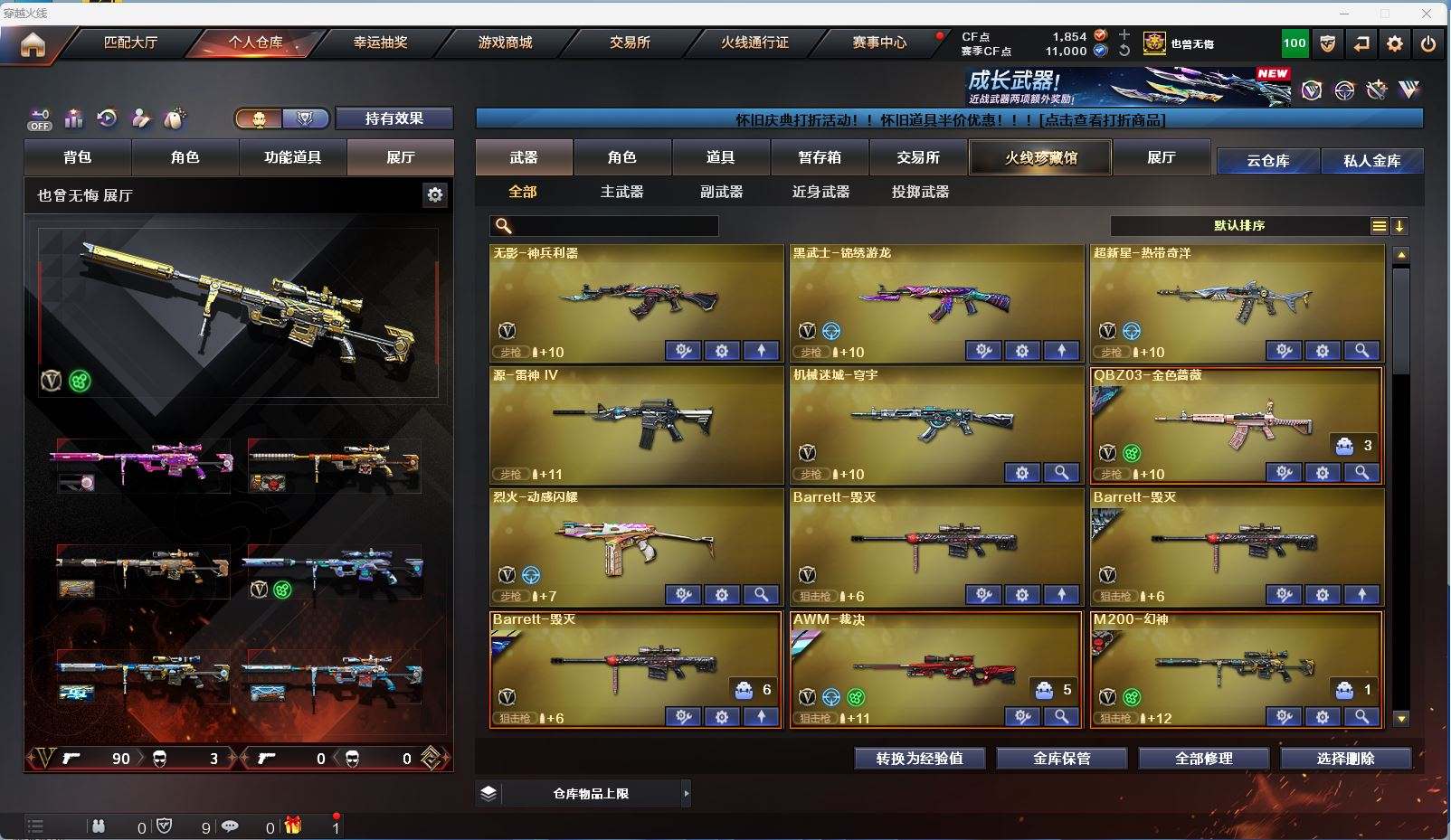Click the 转换为经验值 convert button

919,759
